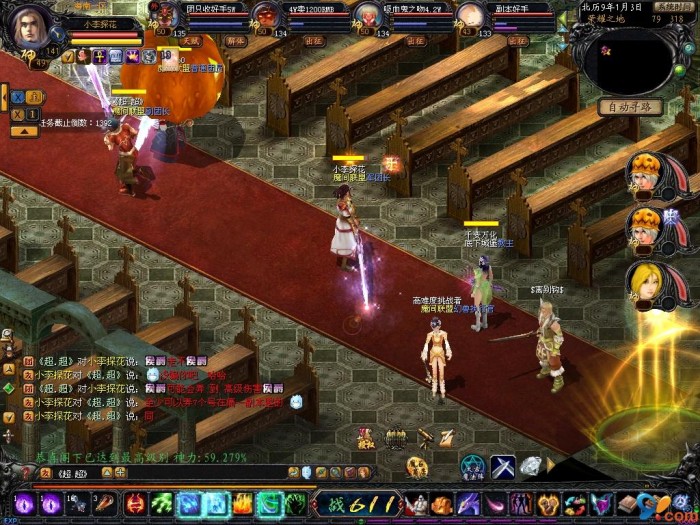
Task: Click the white diamond icon
Action: click(530, 465)
